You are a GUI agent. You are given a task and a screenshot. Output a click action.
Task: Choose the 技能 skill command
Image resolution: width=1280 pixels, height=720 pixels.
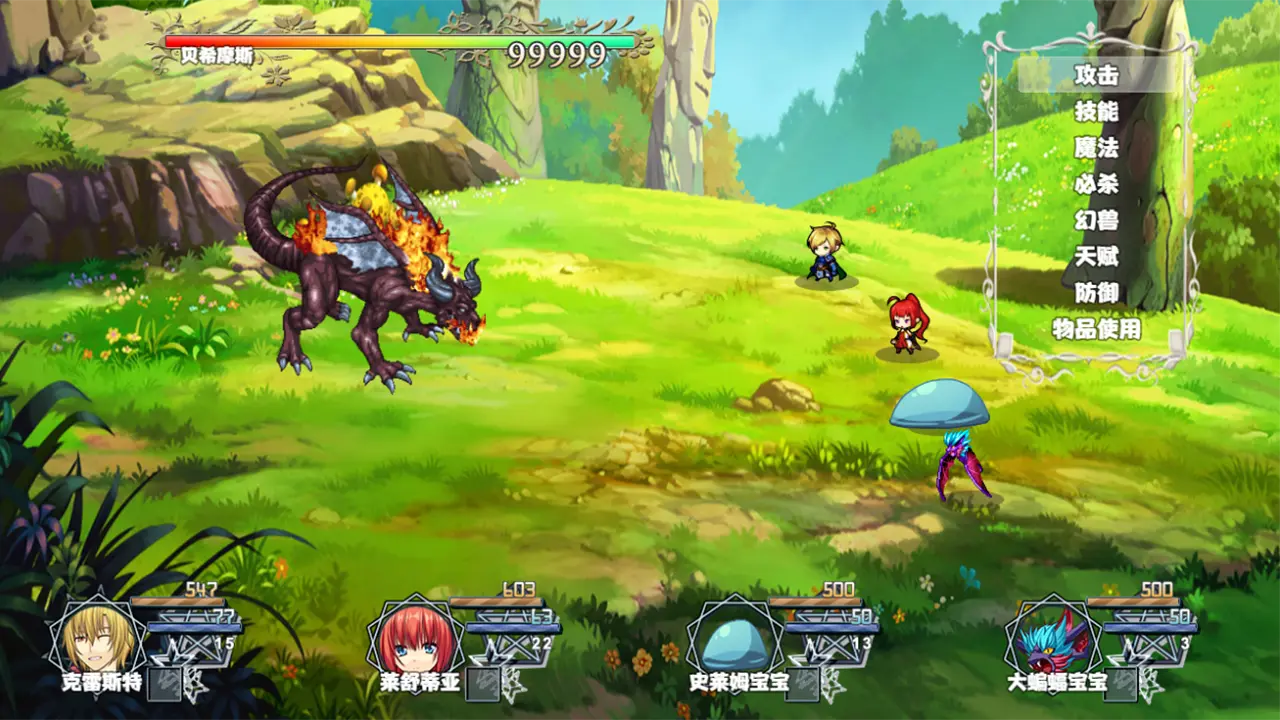(1096, 111)
